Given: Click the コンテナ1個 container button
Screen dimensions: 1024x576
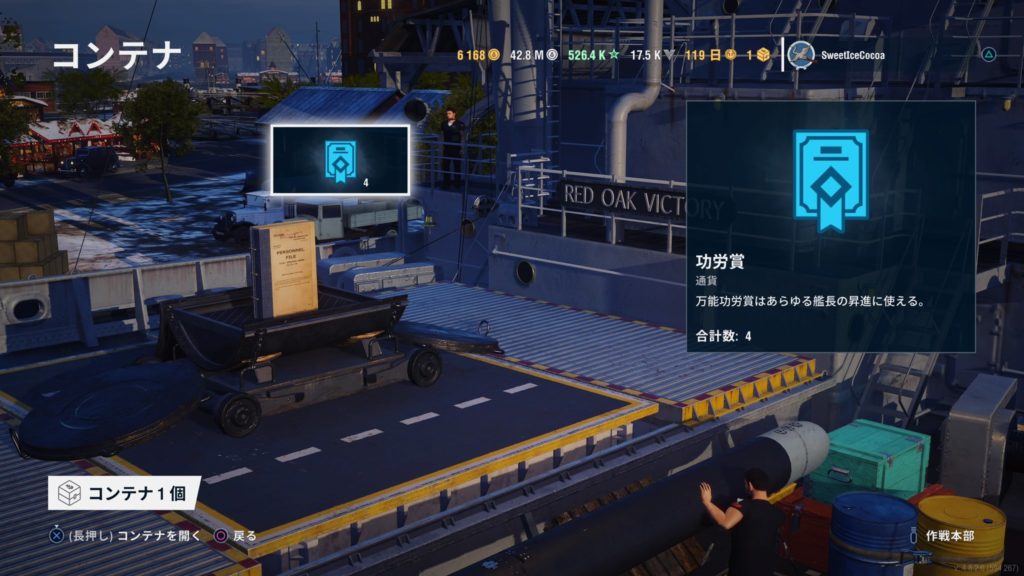Looking at the screenshot, I should [x=124, y=493].
